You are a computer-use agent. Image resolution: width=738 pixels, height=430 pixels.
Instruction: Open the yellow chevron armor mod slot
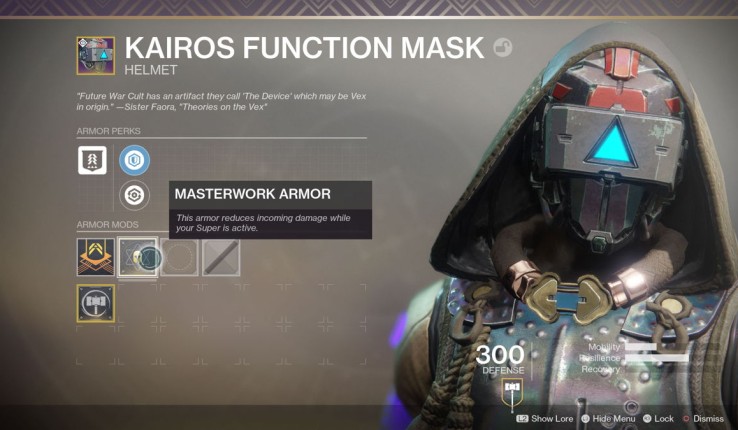[96, 257]
